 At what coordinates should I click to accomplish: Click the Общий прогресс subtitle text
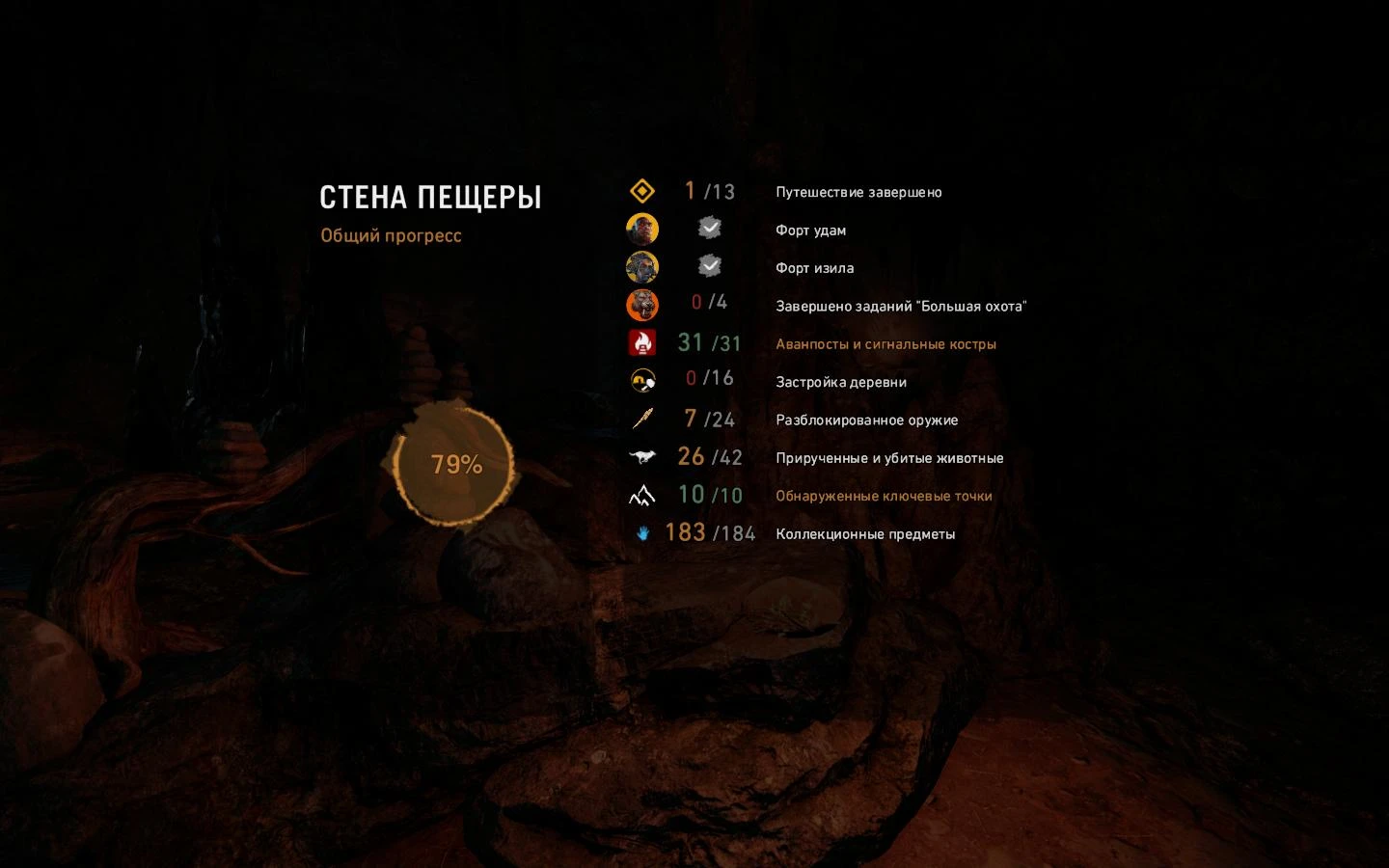coord(391,235)
